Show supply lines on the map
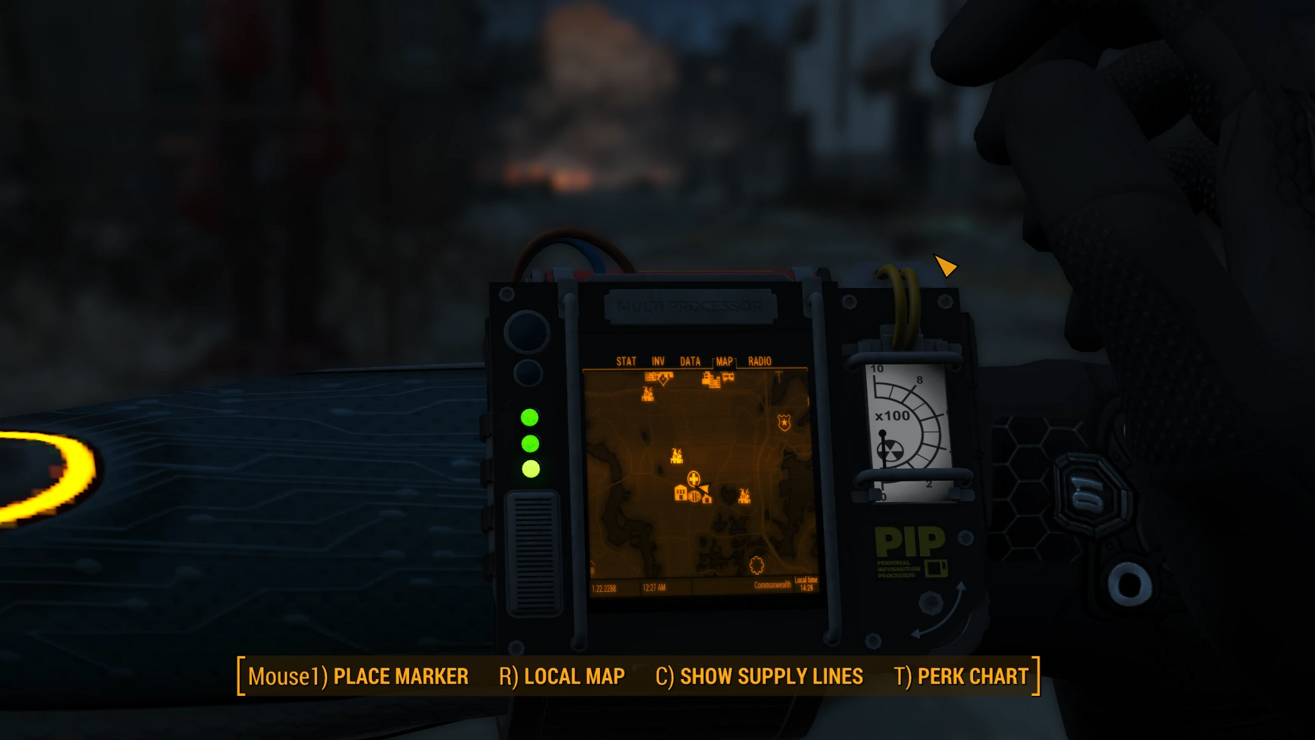This screenshot has width=1315, height=740. click(x=759, y=677)
